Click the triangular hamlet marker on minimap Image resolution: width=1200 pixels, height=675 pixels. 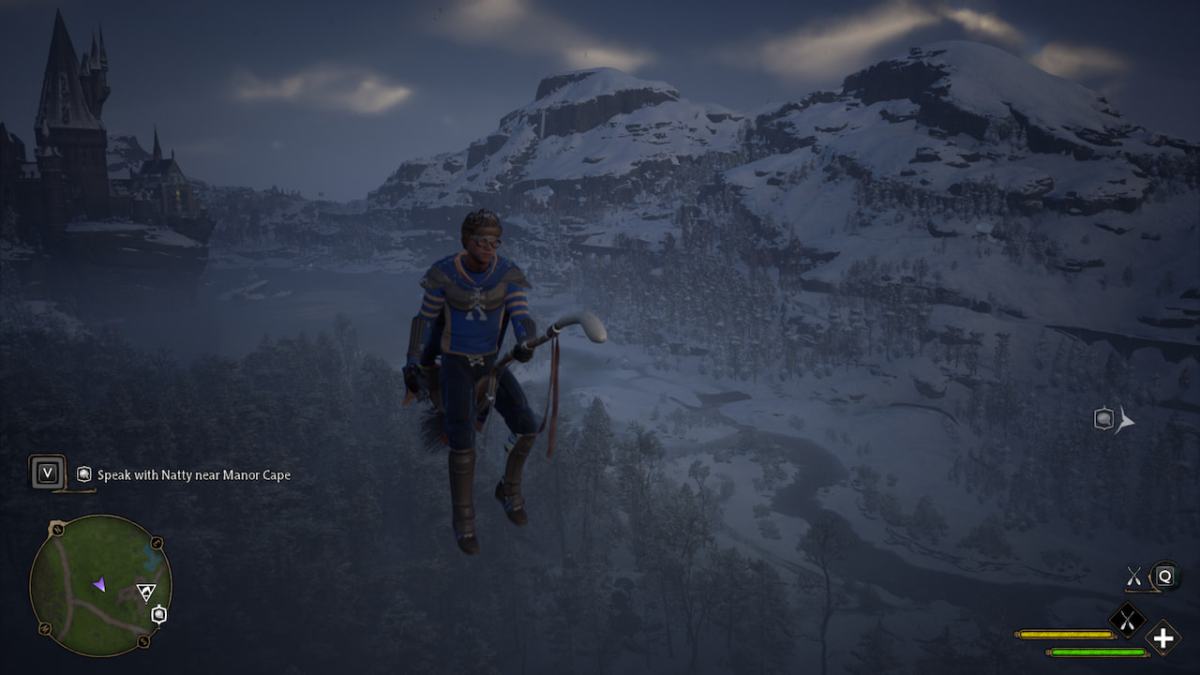(x=144, y=592)
